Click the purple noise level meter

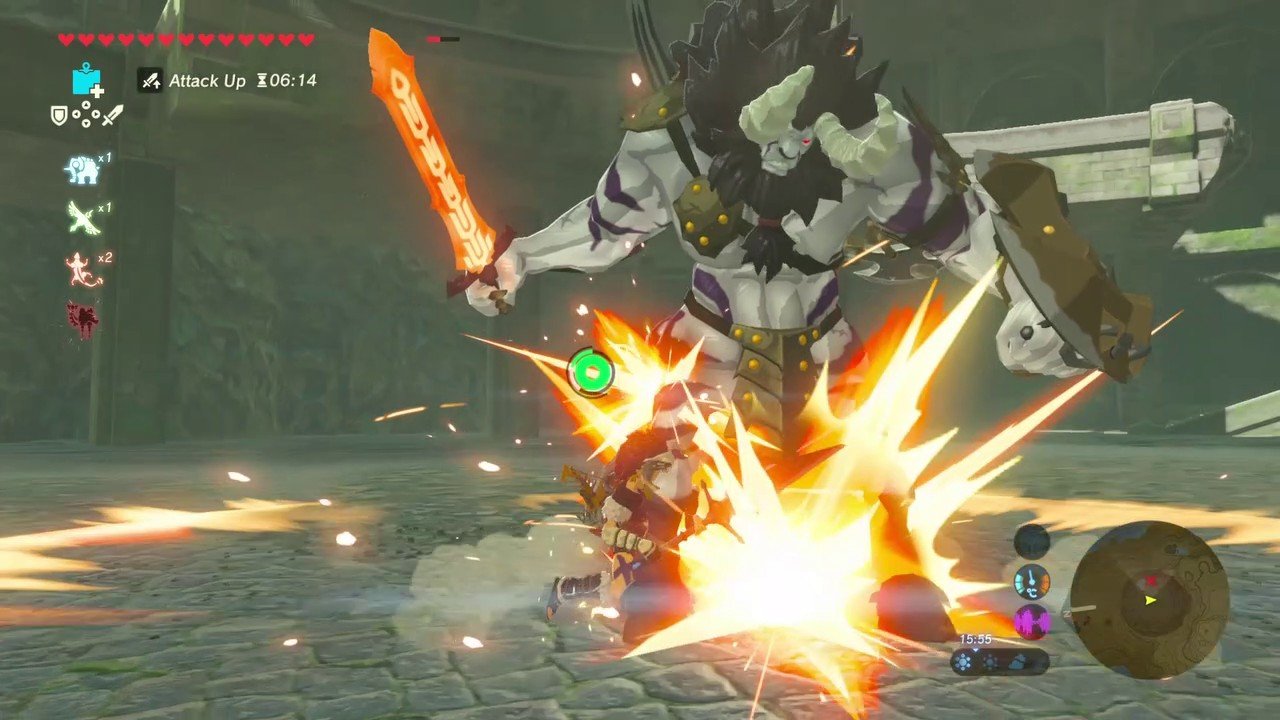pyautogui.click(x=1031, y=620)
